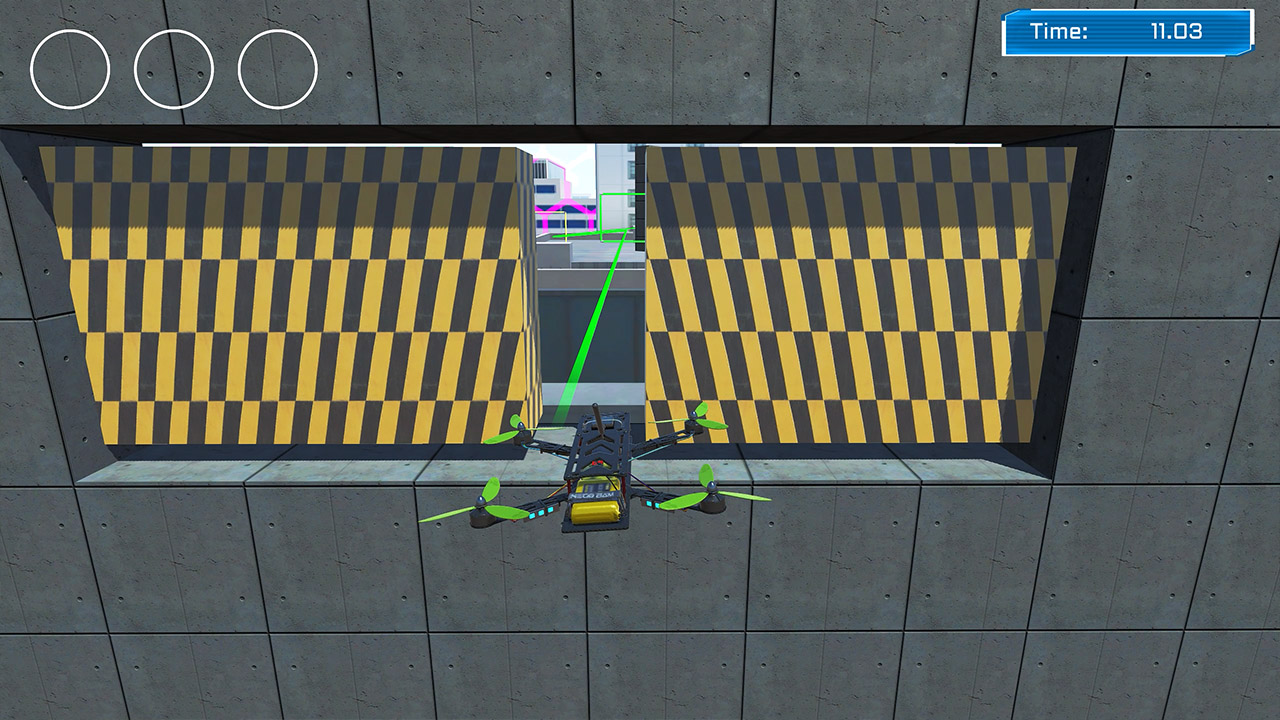Viewport: 1280px width, 720px height.
Task: Click the drone's black antenna mast
Action: pyautogui.click(x=599, y=422)
